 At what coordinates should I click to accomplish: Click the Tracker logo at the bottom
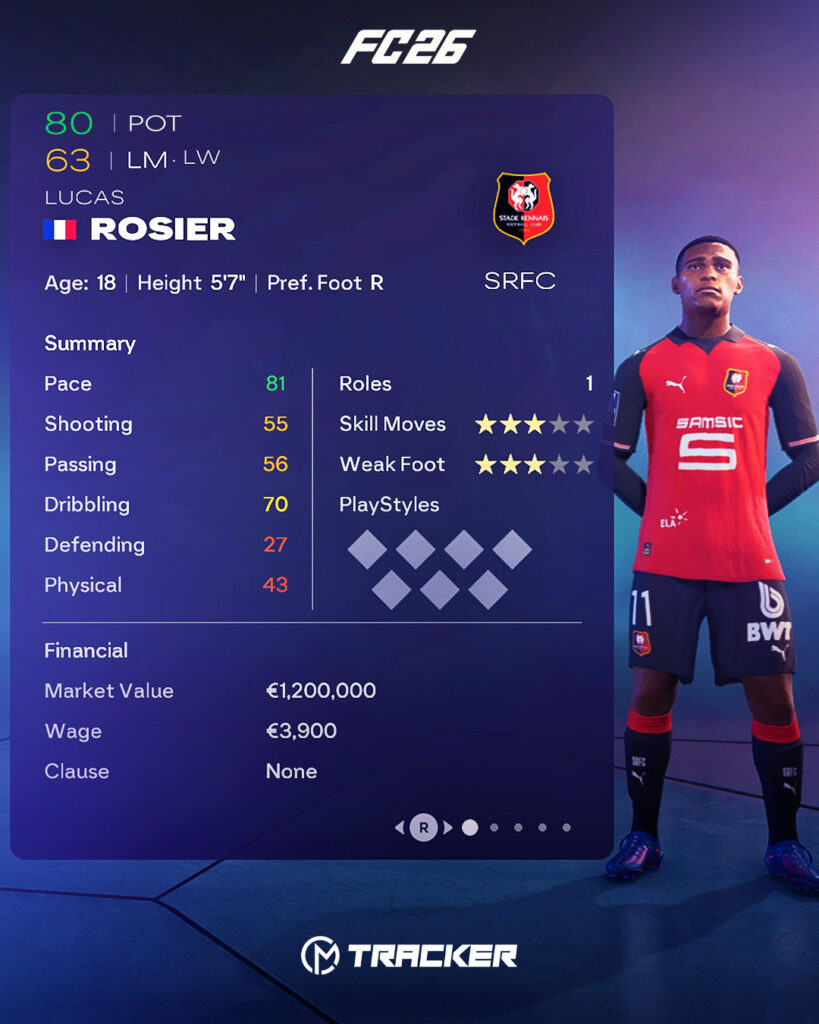click(x=409, y=955)
